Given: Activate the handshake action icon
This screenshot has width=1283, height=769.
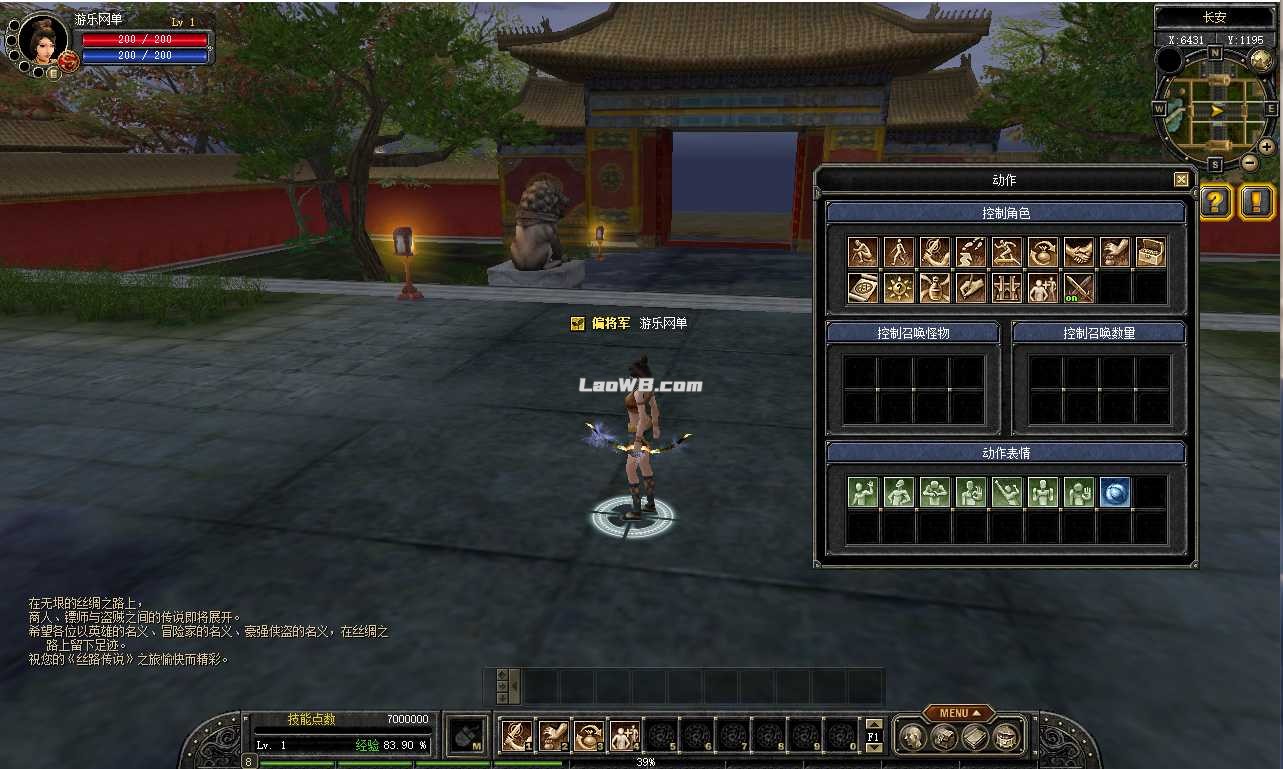Looking at the screenshot, I should (1078, 252).
